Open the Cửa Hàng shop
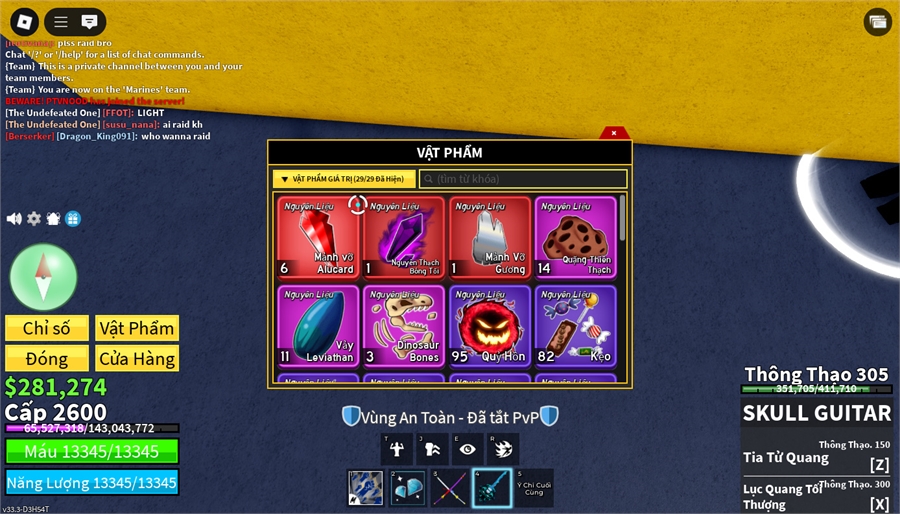 [137, 358]
